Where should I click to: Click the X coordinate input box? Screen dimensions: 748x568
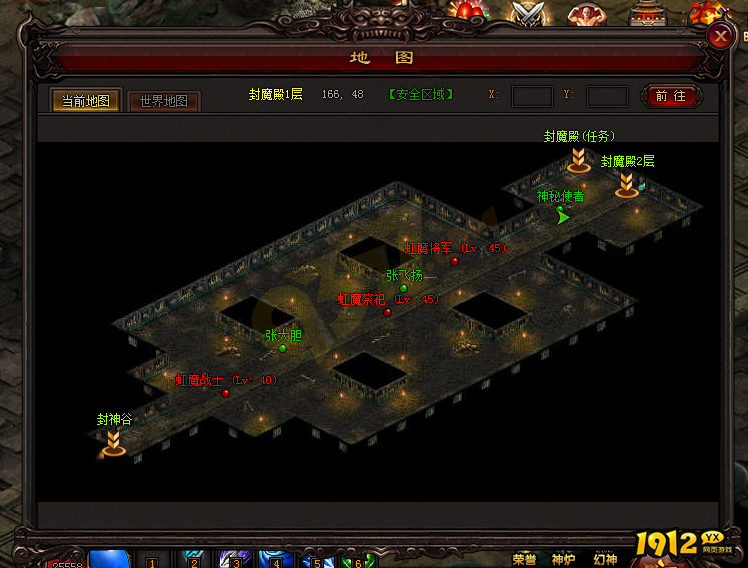tap(532, 96)
